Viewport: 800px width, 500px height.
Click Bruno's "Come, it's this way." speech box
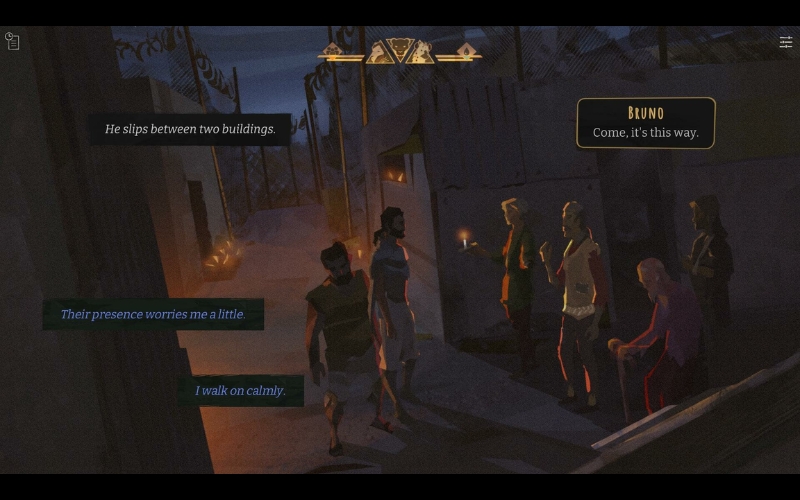point(646,123)
